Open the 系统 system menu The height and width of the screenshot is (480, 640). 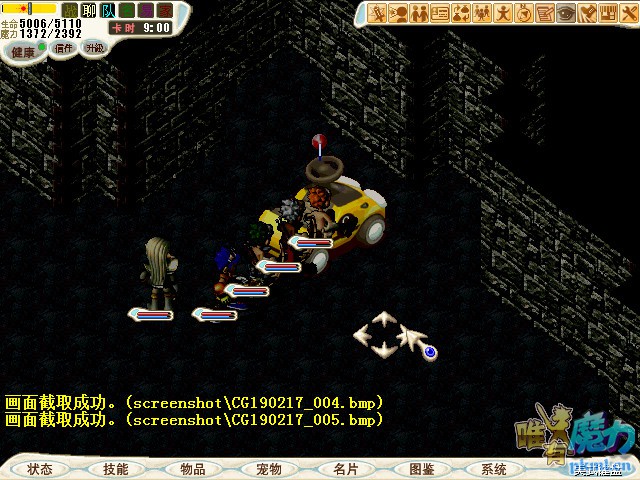tap(494, 468)
